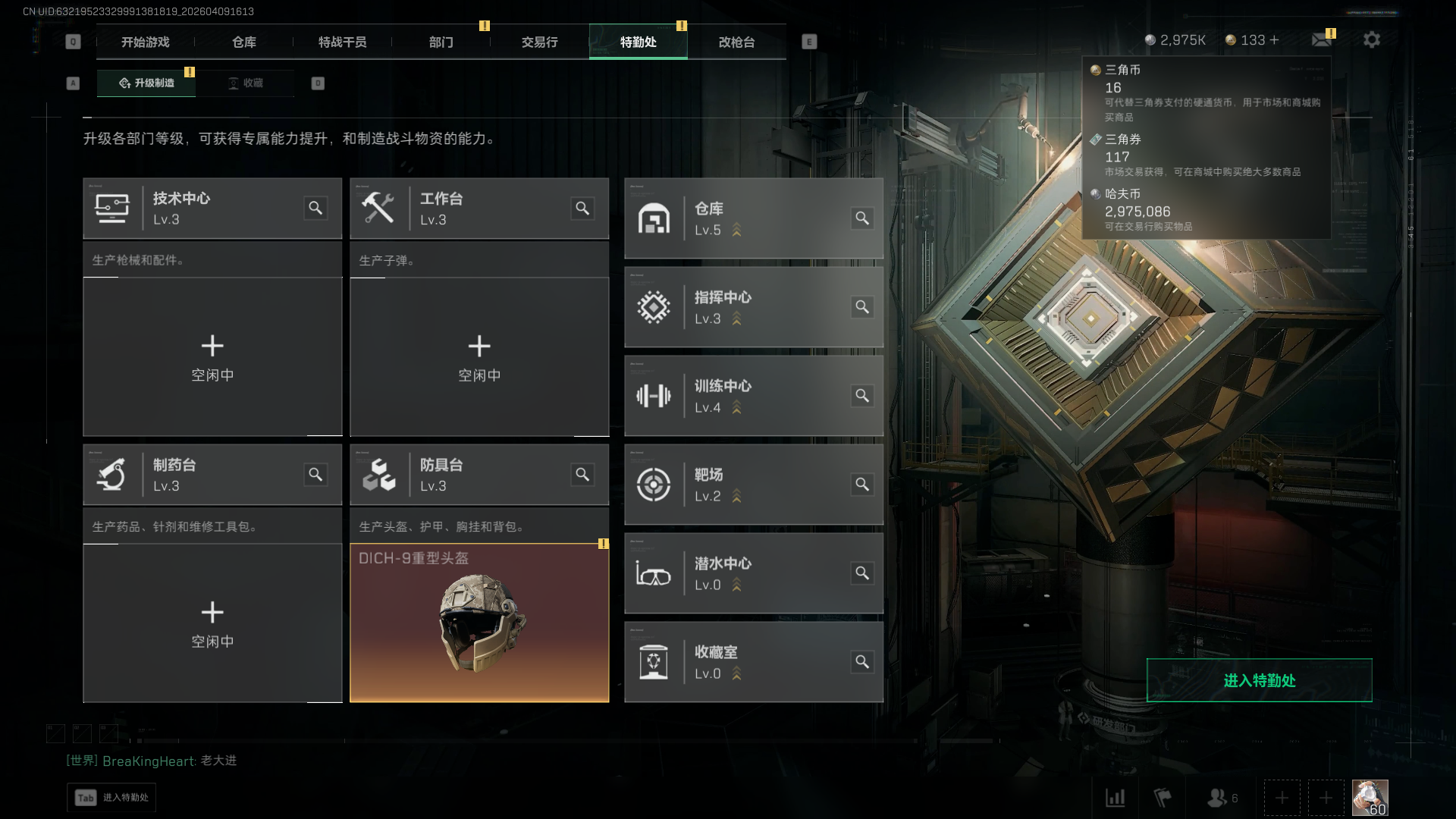This screenshot has height=819, width=1456.
Task: Select the 特战干员 tab
Action: tap(342, 42)
